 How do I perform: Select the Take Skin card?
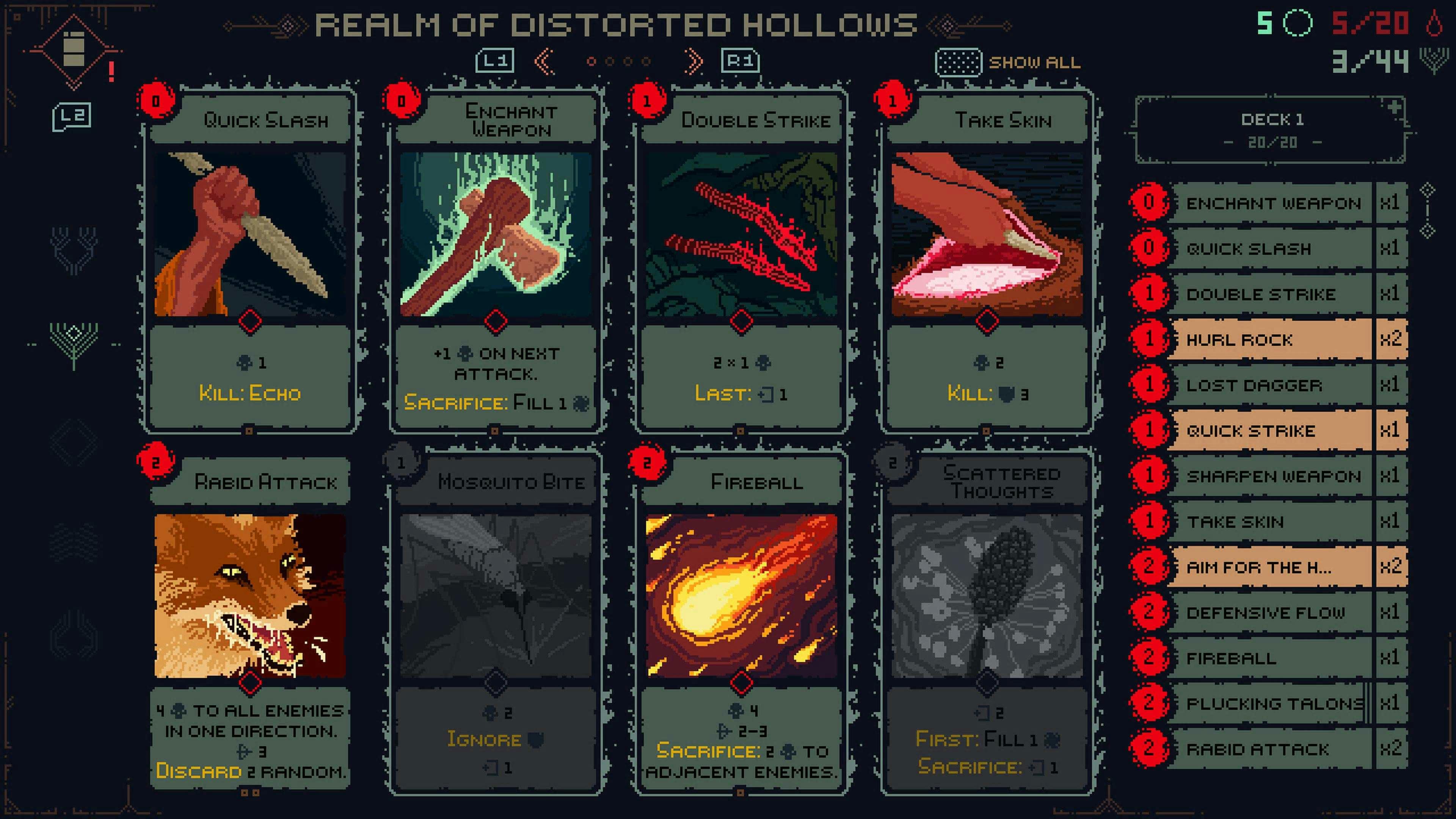(987, 260)
